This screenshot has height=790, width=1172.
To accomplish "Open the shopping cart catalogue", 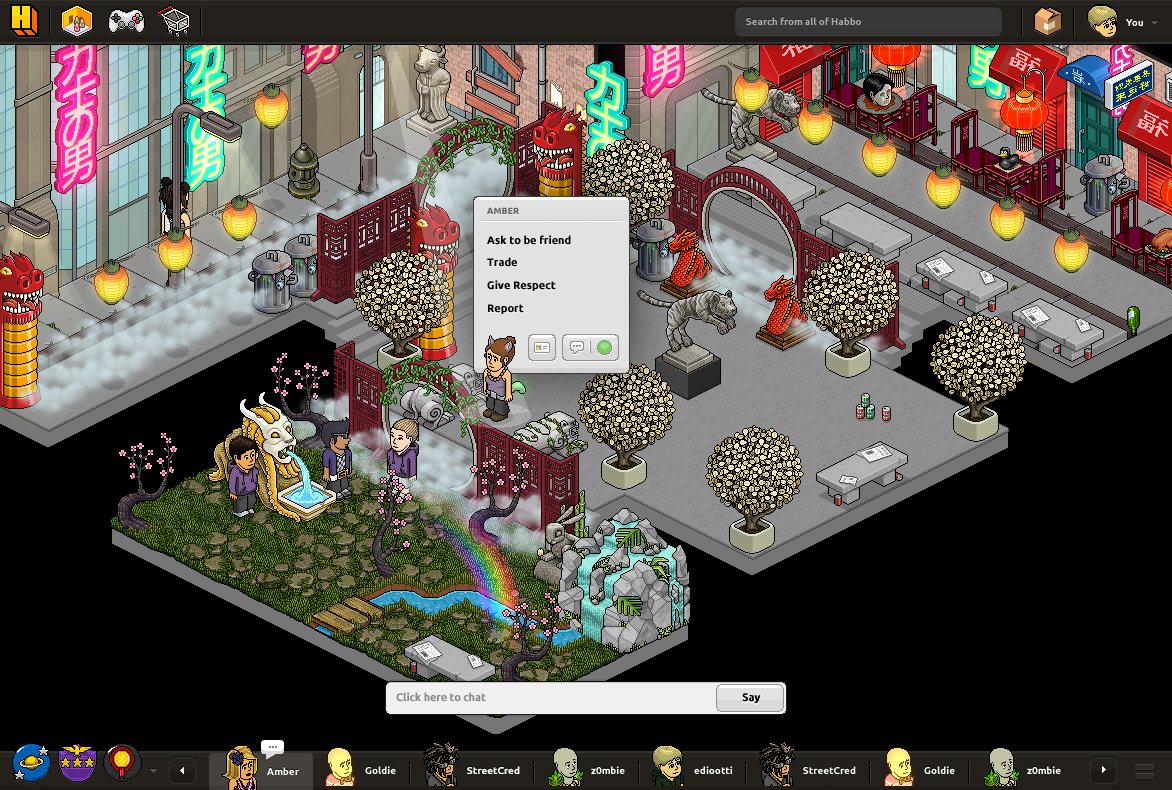I will [x=174, y=21].
